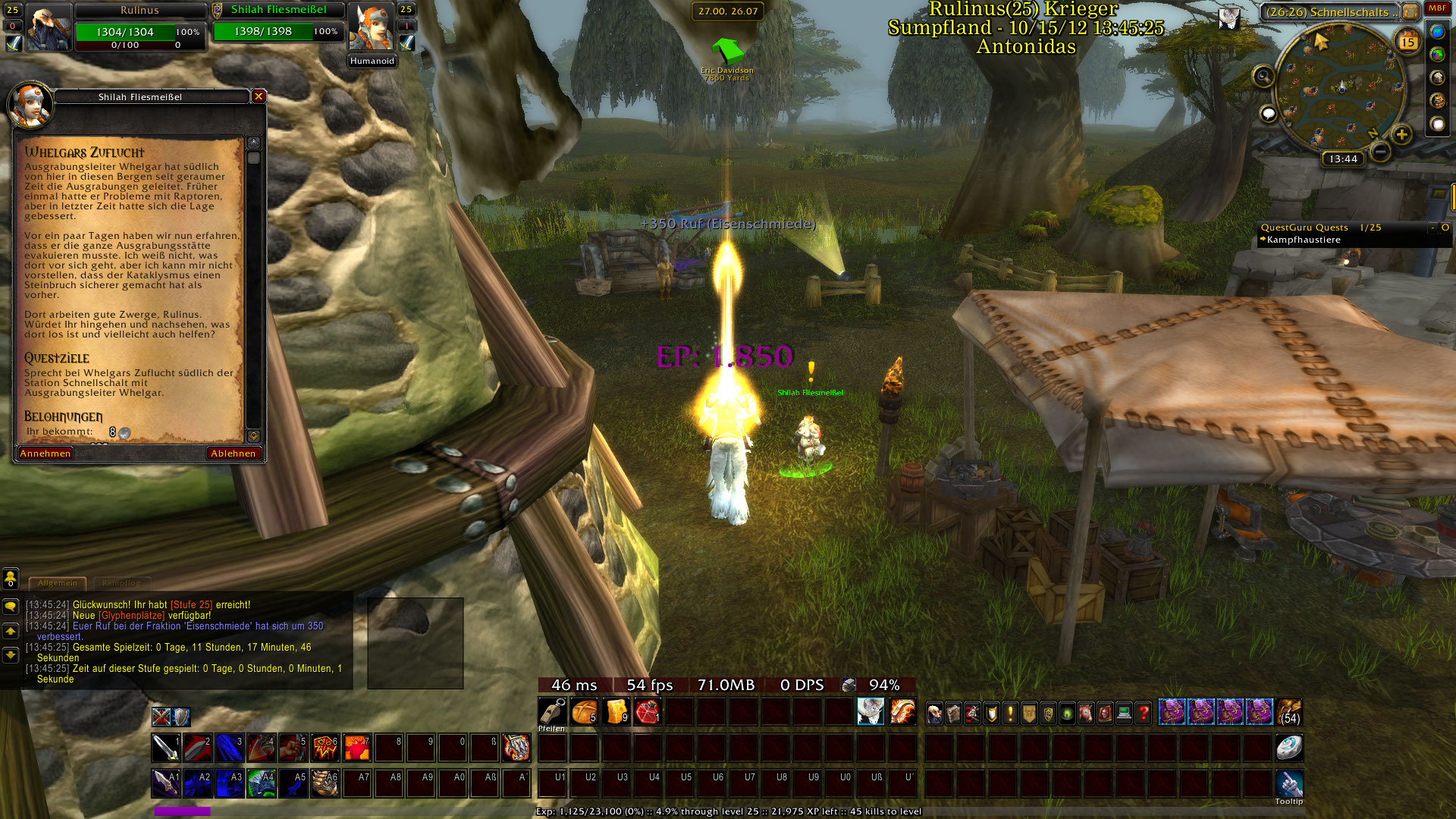Select the cheese slot with 9 stacks
1456x819 pixels.
pos(616,712)
